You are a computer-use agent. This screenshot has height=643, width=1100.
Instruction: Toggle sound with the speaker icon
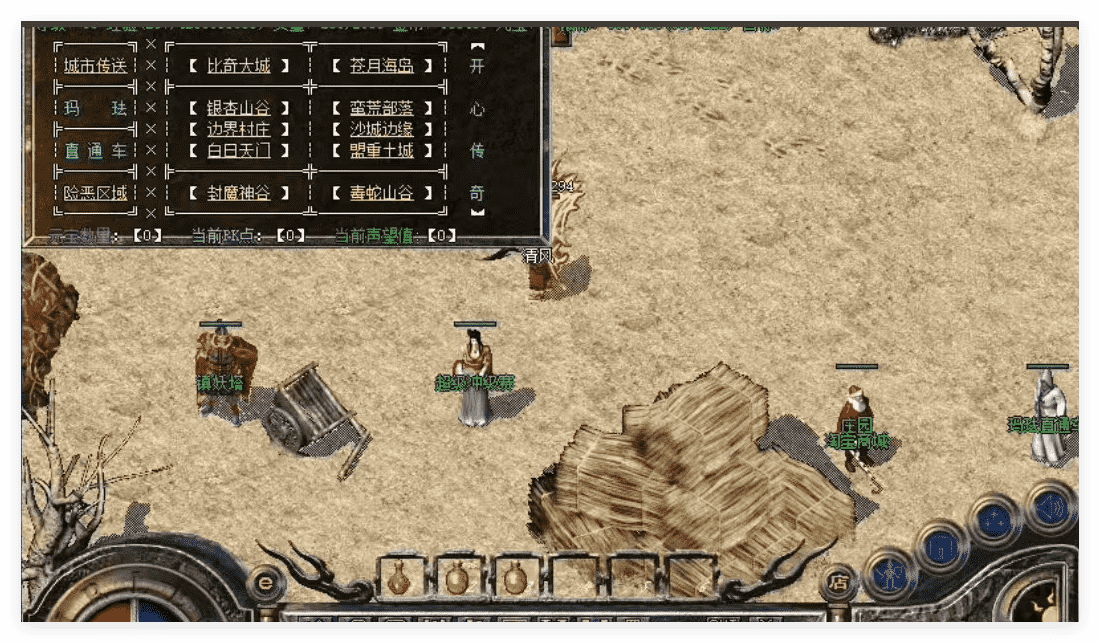point(1048,505)
